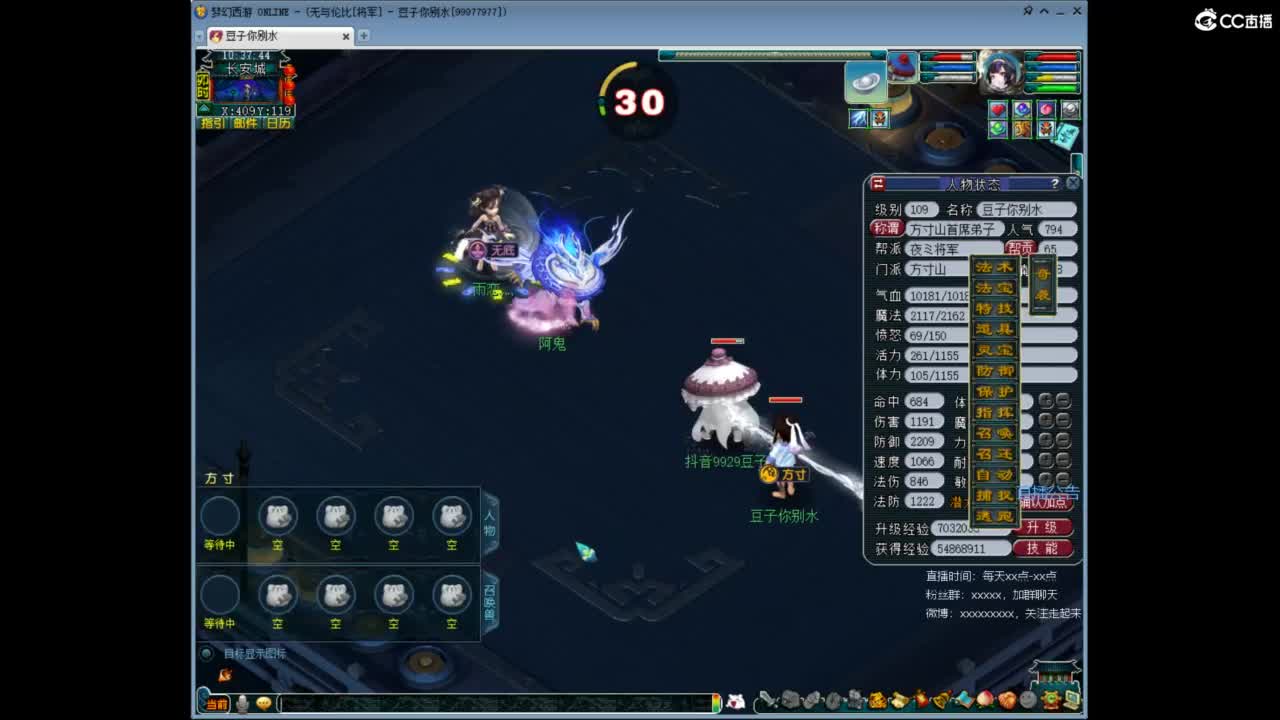Select the 法术 spell command
The width and height of the screenshot is (1280, 720).
997,266
